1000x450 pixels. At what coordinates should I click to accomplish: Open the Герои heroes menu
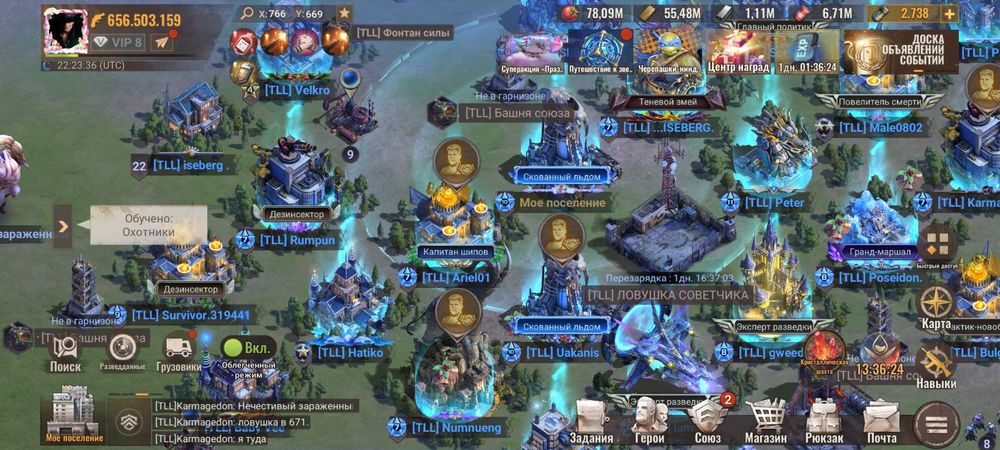click(649, 420)
